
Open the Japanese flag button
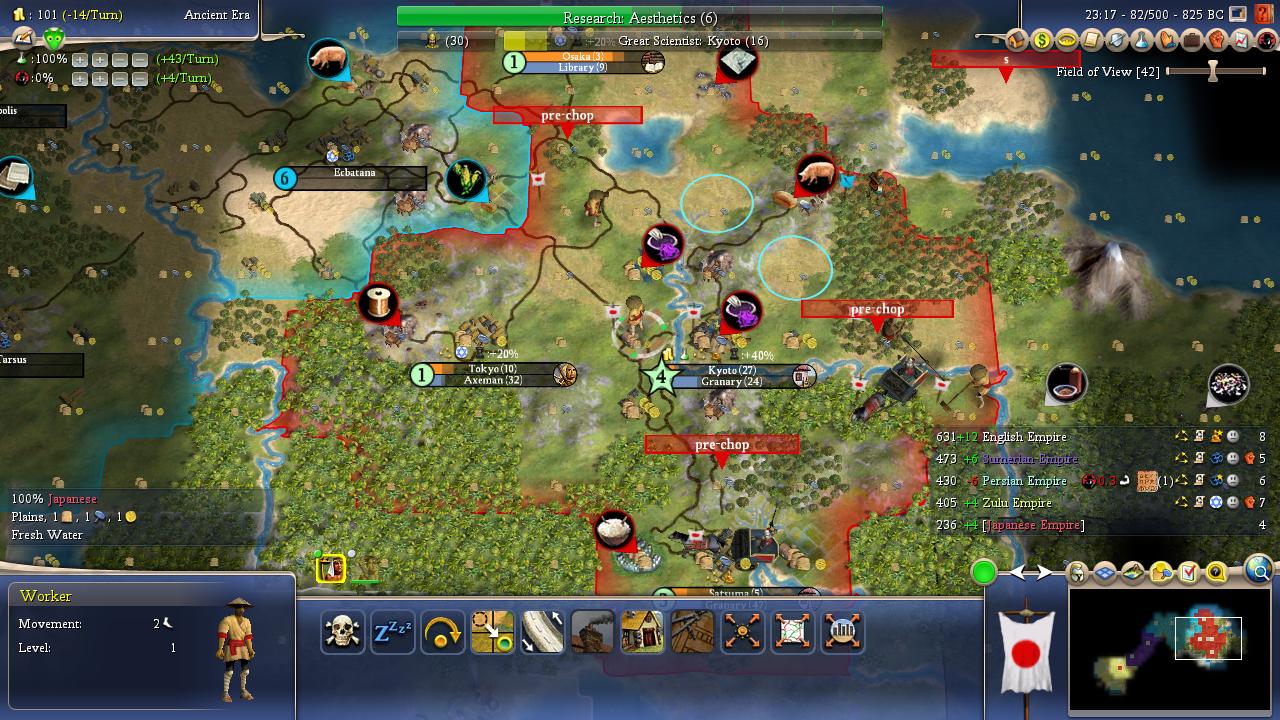point(1025,655)
